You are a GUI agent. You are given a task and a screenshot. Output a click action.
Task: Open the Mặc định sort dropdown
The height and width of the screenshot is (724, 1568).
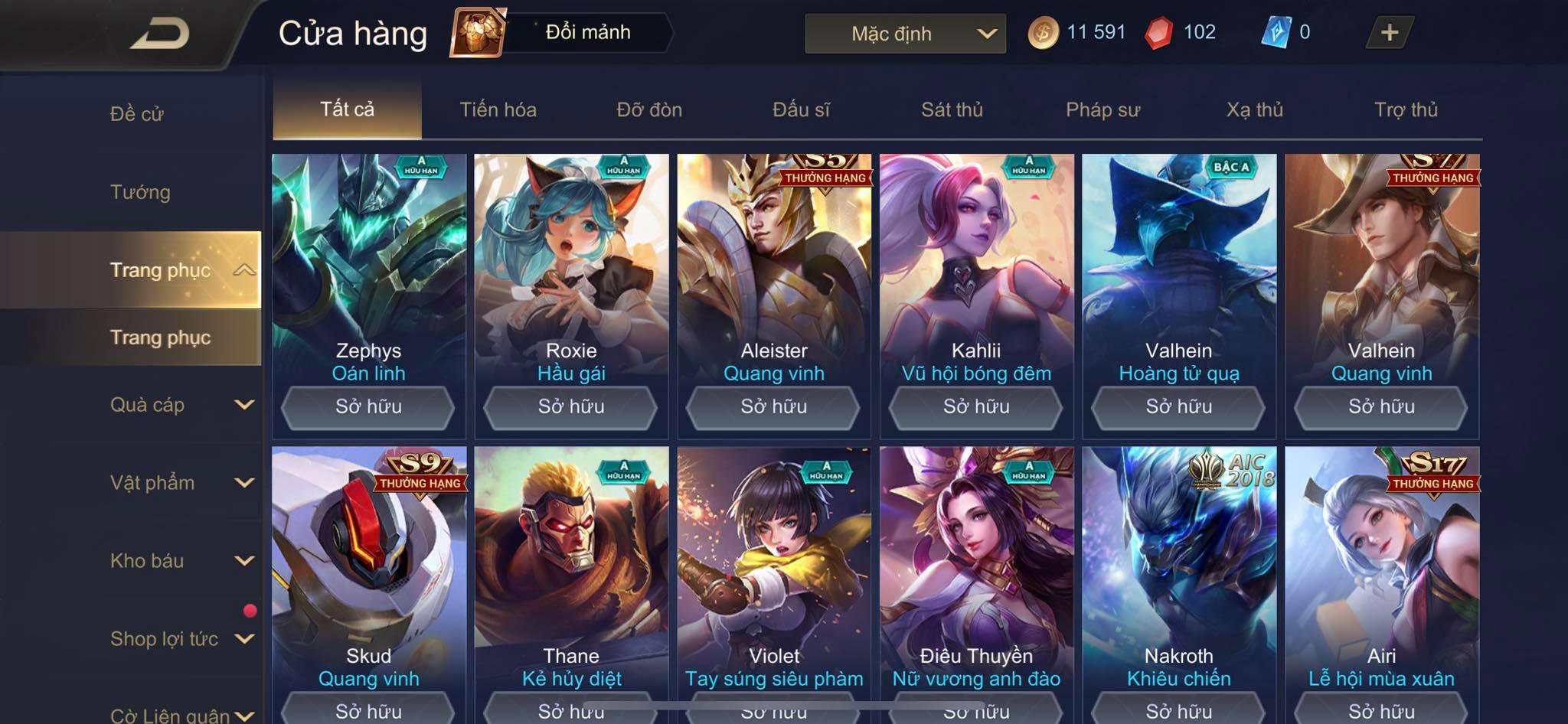(x=905, y=34)
